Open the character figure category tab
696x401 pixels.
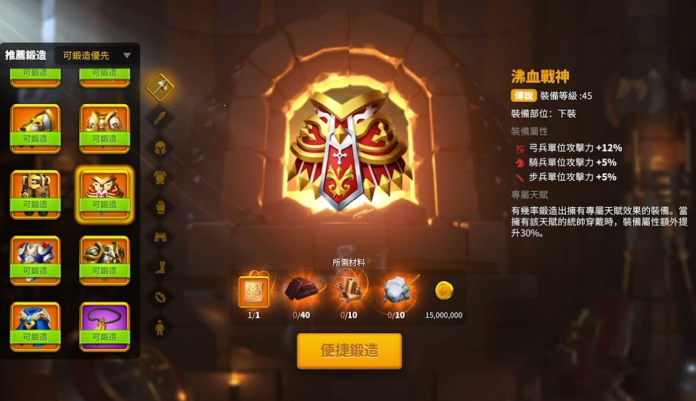[x=159, y=327]
